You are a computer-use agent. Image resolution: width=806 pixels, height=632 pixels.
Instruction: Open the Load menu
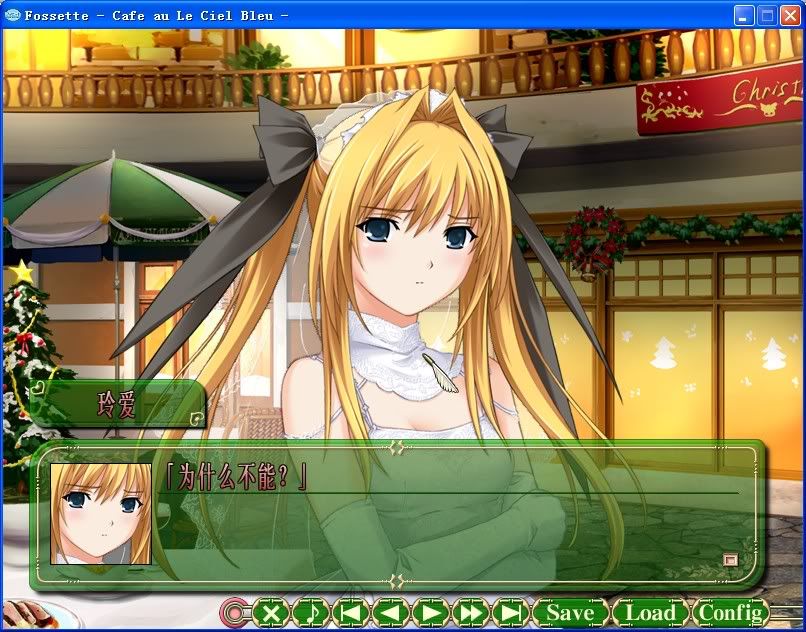650,612
